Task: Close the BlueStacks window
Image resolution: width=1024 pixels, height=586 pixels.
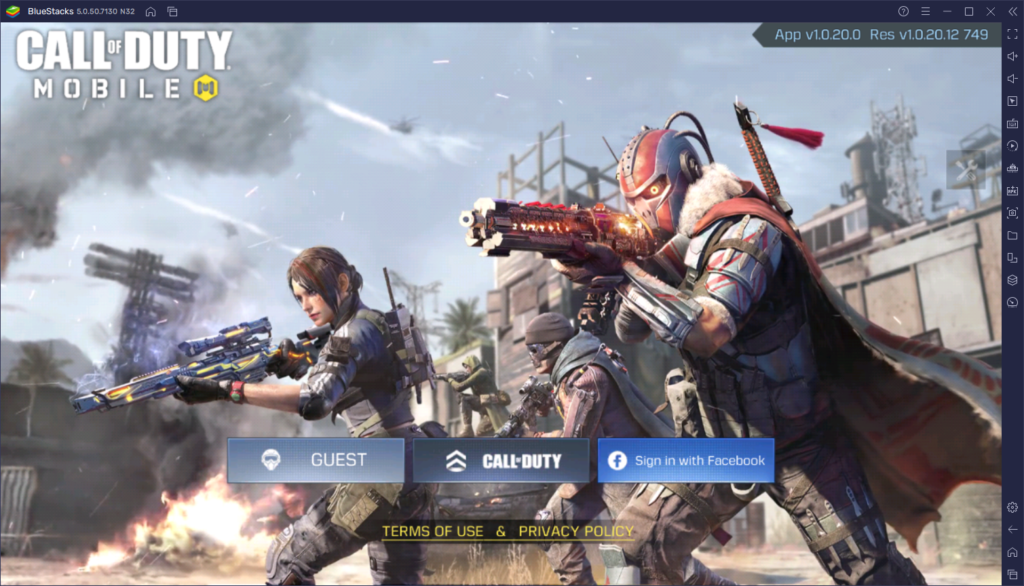Action: tap(989, 11)
